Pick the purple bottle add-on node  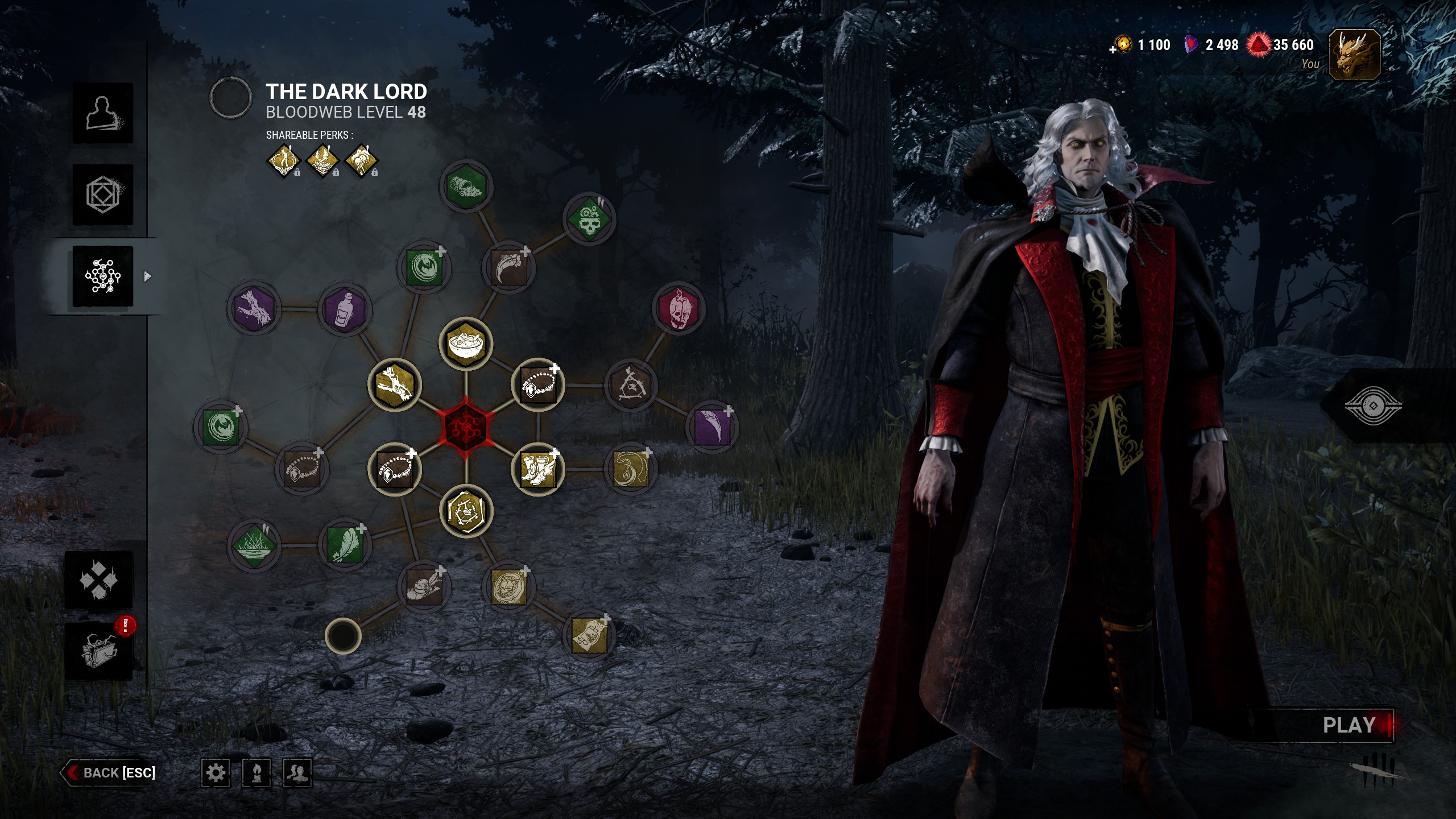click(345, 310)
